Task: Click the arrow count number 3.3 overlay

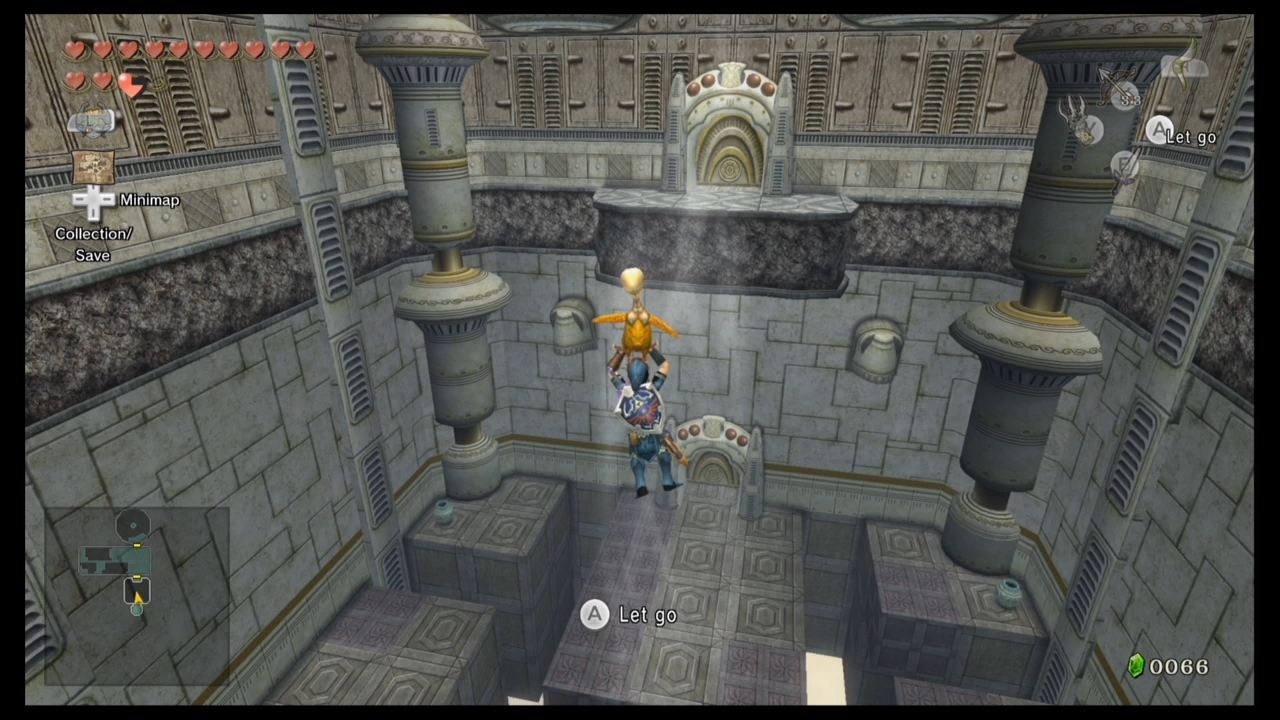Action: [x=1130, y=99]
